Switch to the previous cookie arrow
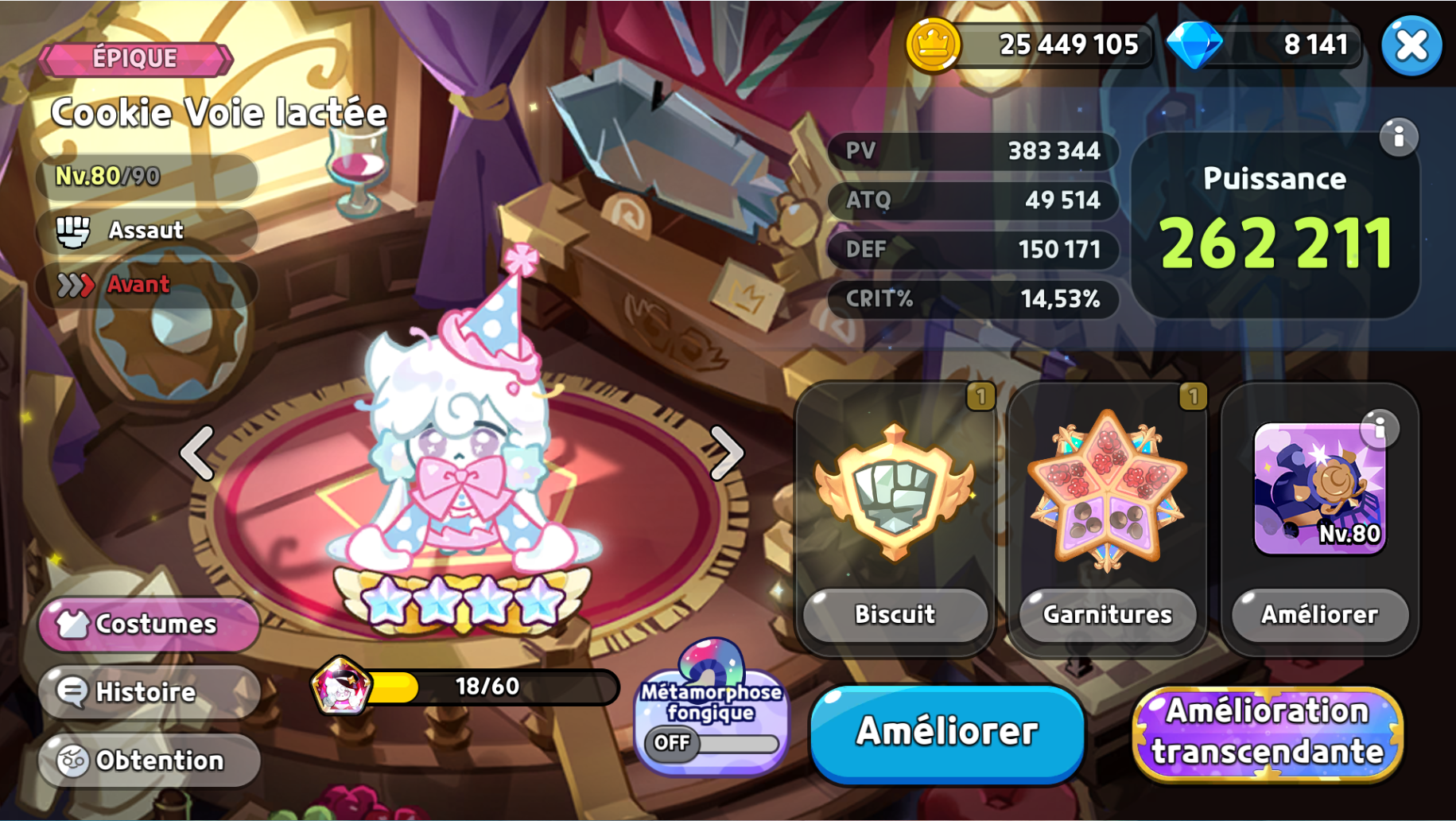1456x821 pixels. (x=197, y=453)
